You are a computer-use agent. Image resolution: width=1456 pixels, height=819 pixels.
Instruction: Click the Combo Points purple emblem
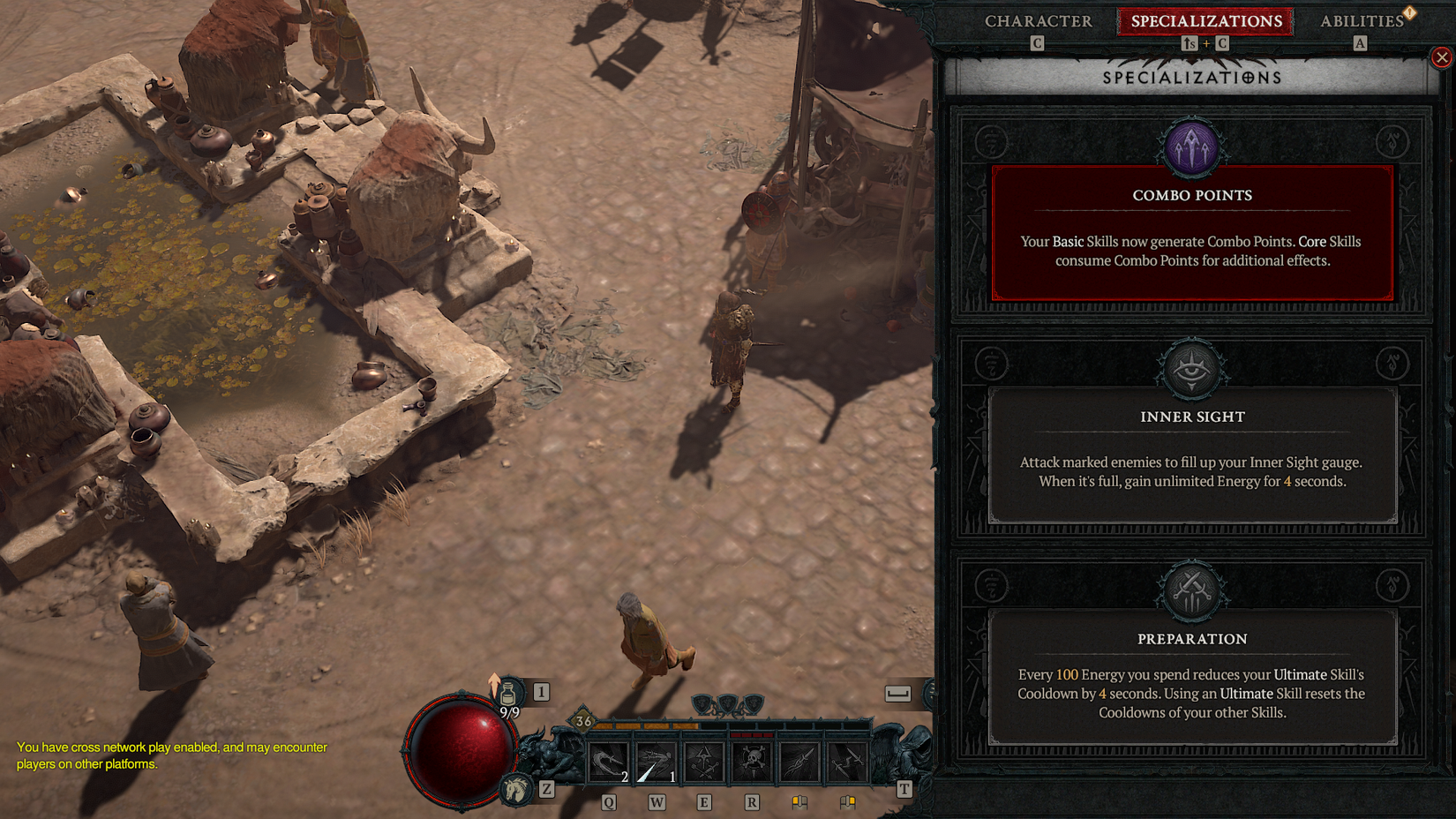tap(1192, 147)
